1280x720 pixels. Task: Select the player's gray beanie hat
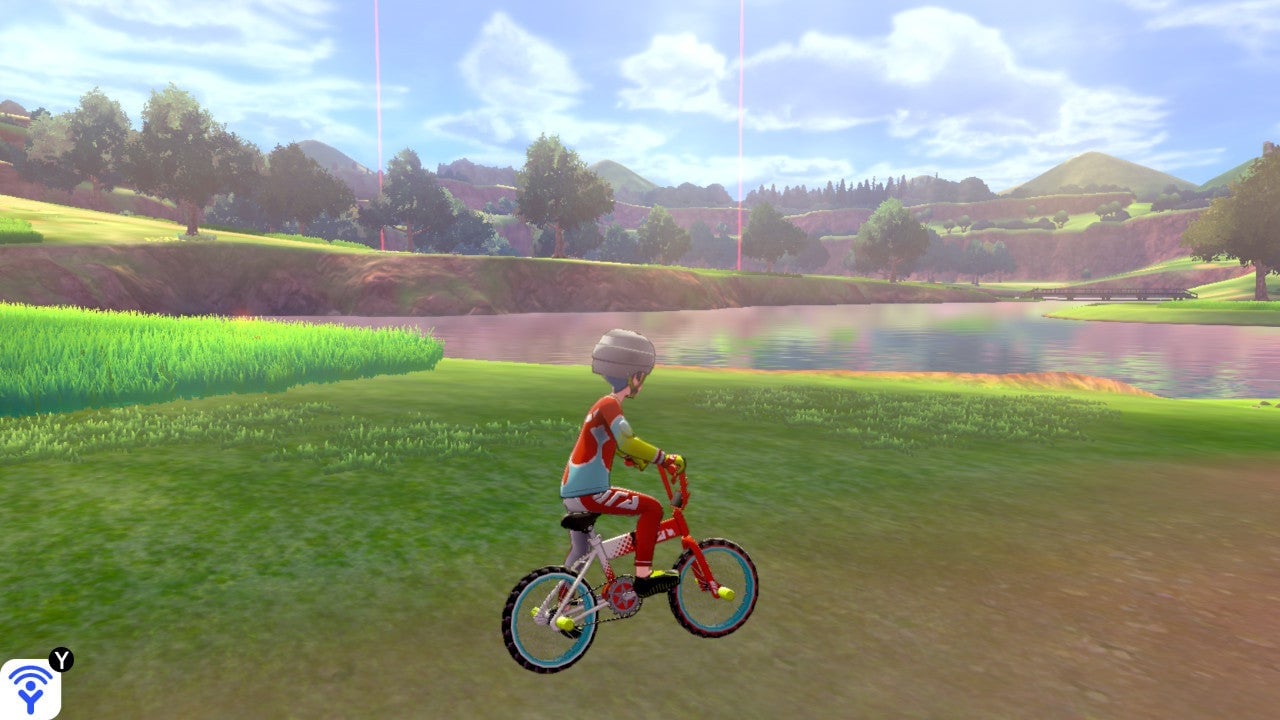[622, 350]
